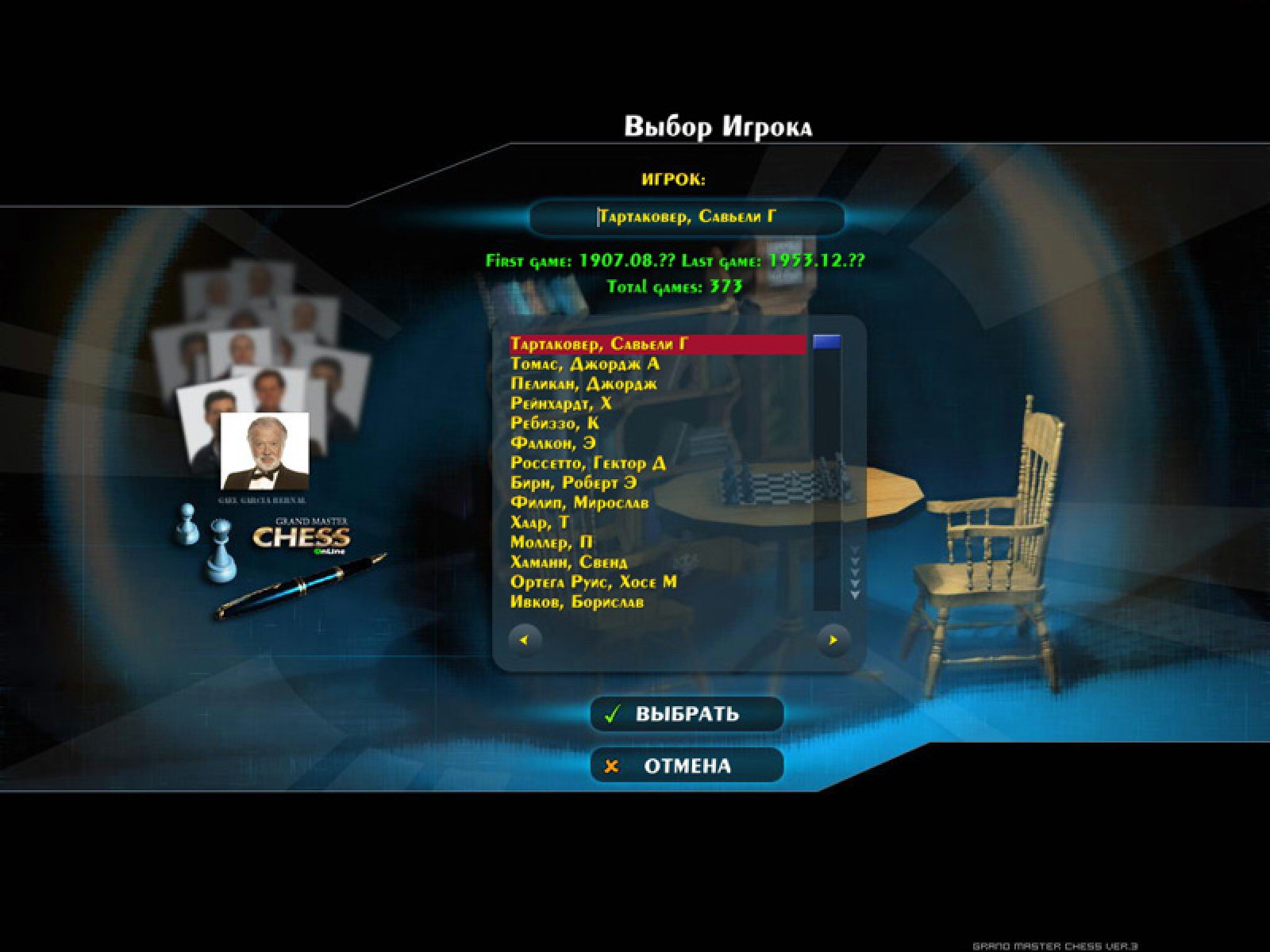Click the player name input field

click(x=687, y=217)
